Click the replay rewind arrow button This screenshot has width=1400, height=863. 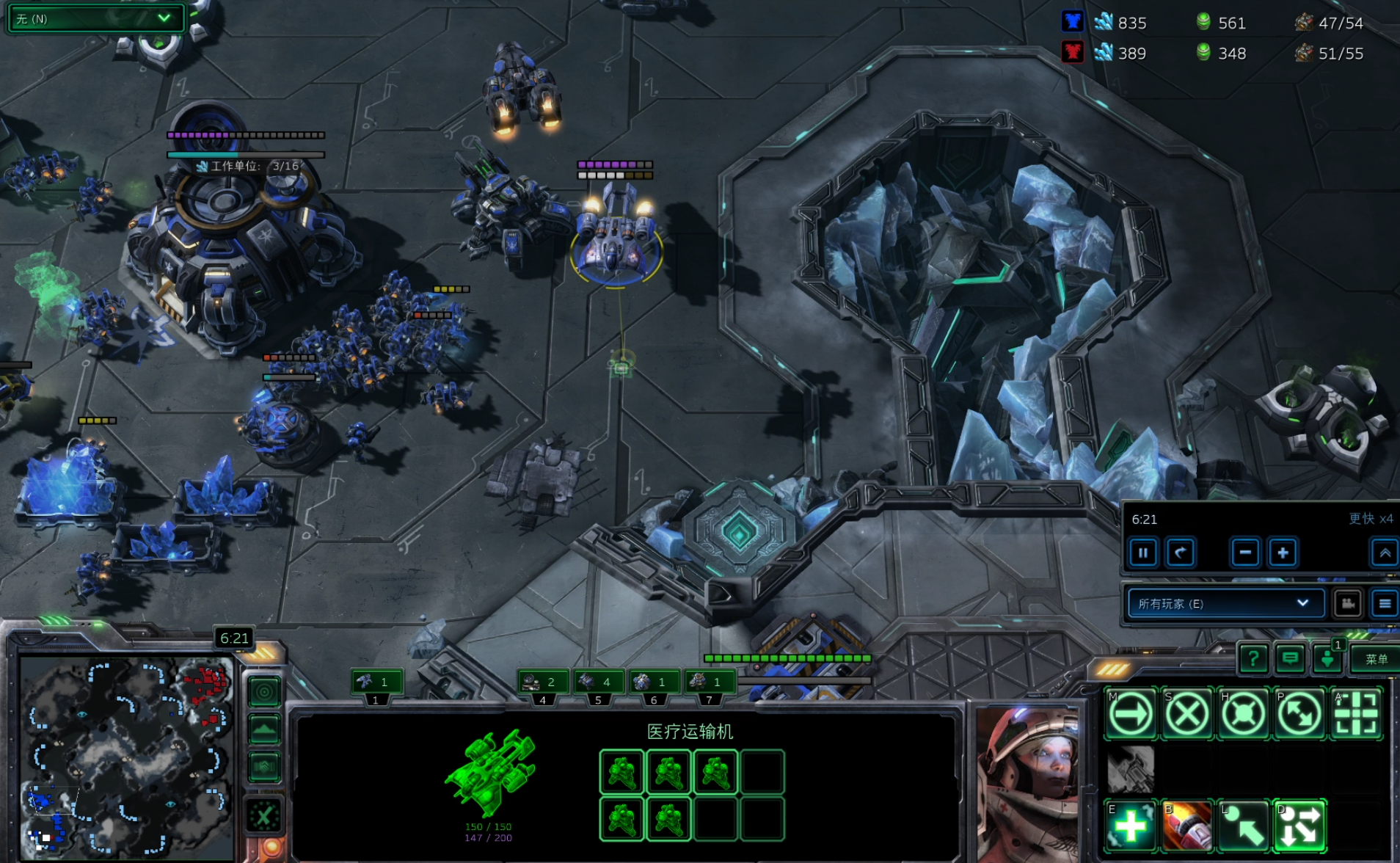coord(1180,553)
